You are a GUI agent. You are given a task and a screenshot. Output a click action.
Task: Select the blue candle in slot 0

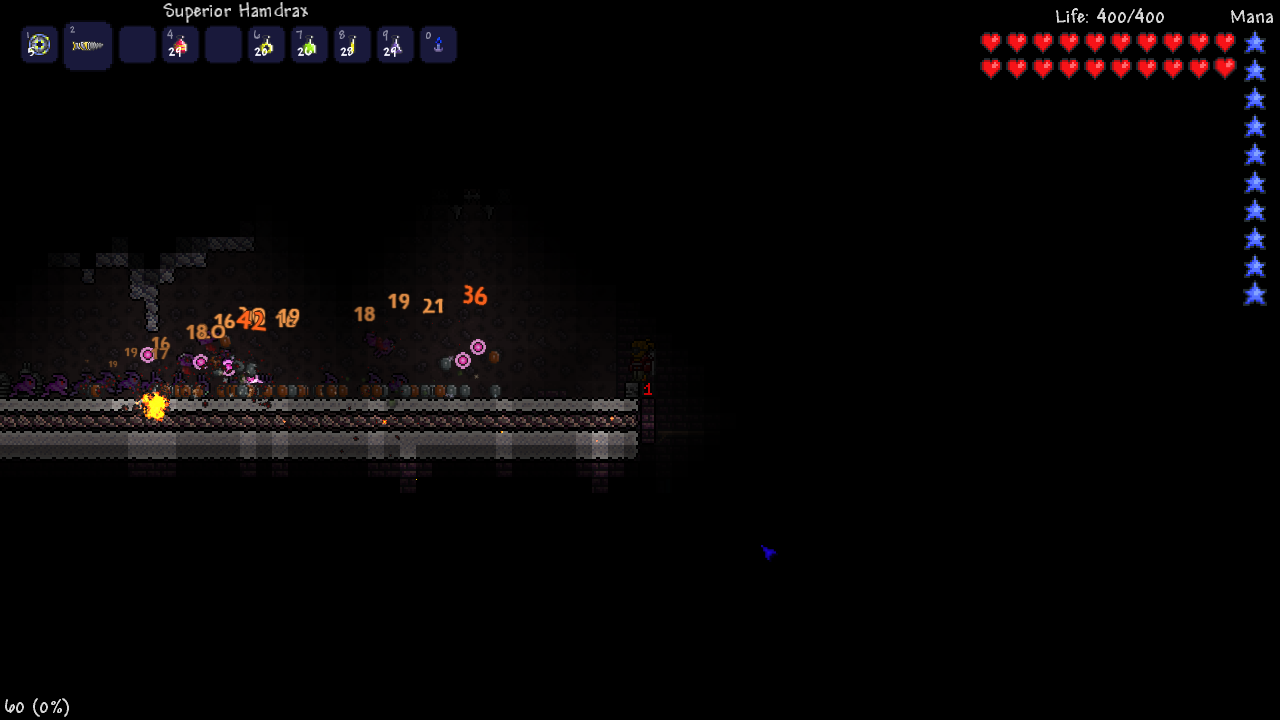(438, 45)
